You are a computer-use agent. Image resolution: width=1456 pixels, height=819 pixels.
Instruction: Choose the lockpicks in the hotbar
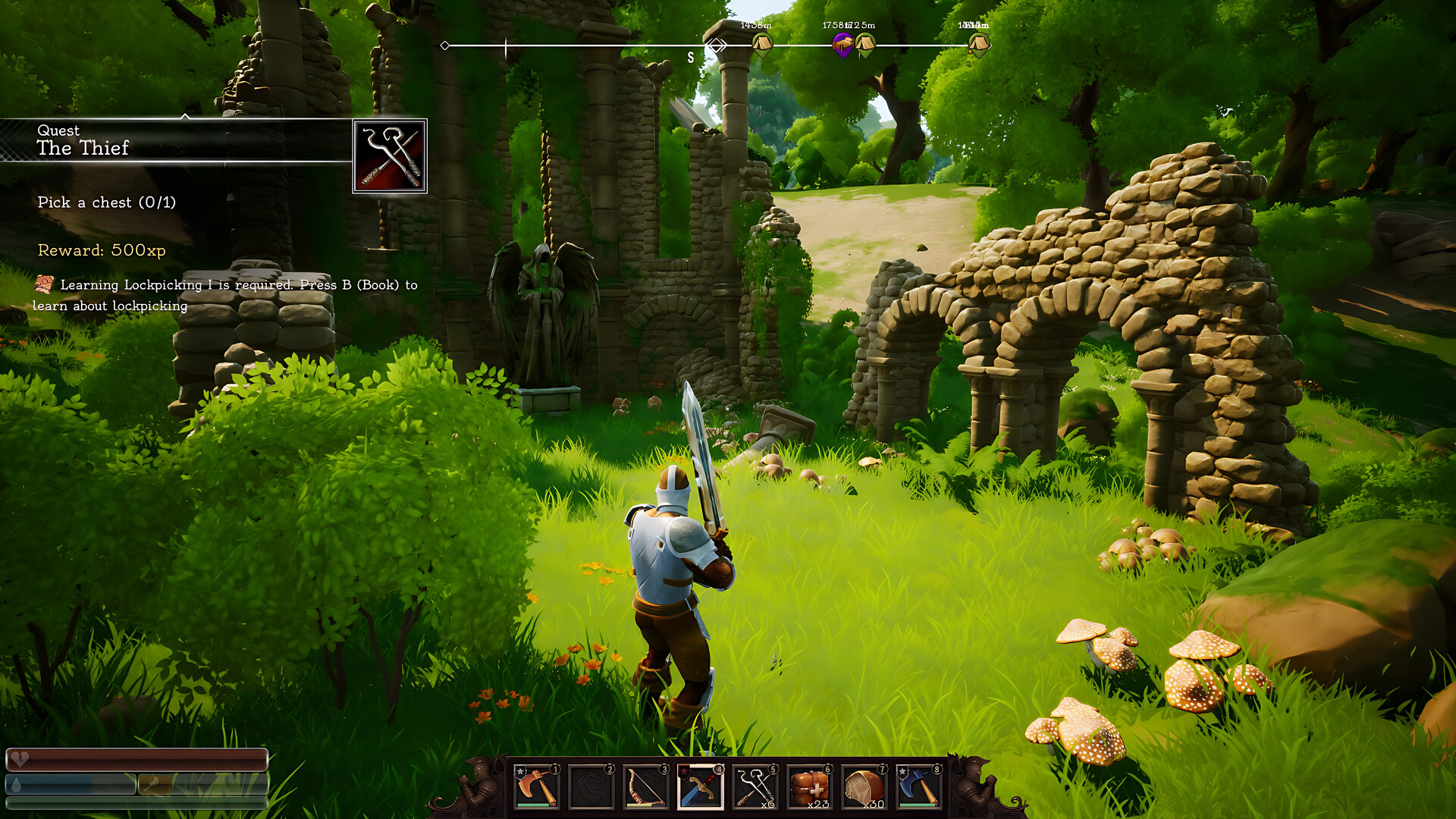coord(755,786)
